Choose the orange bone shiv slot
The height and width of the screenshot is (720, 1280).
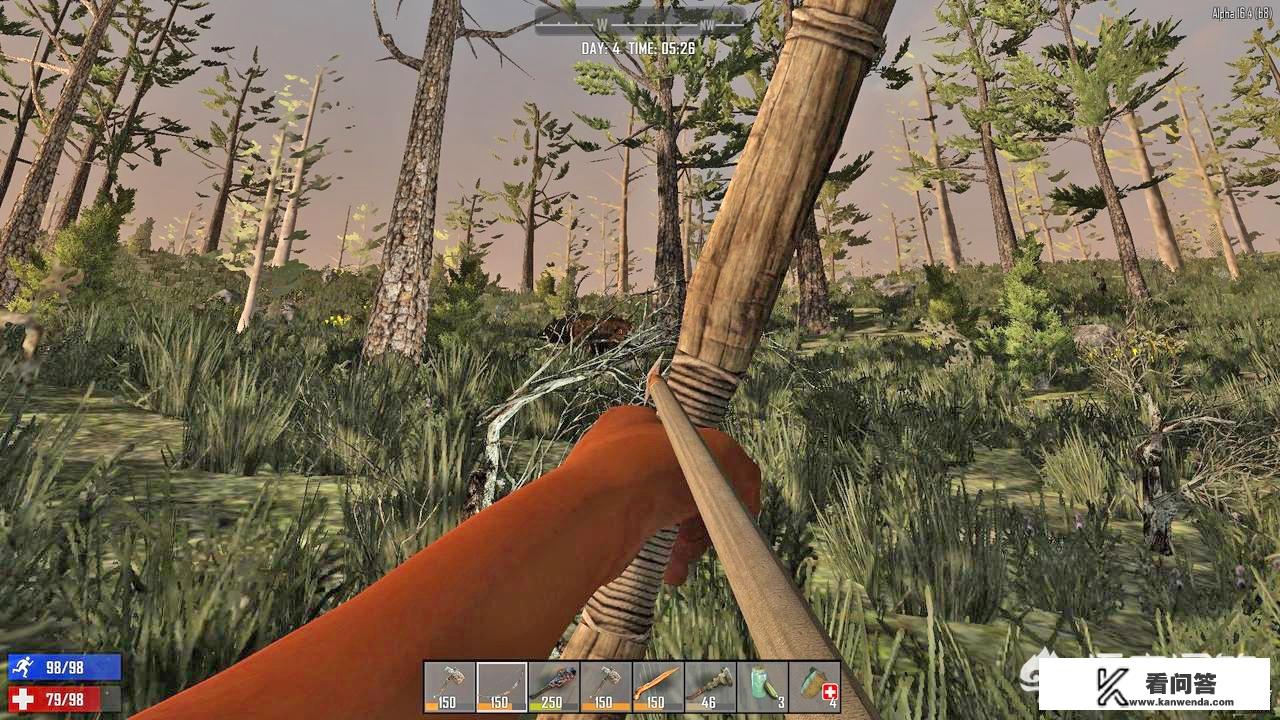pyautogui.click(x=658, y=686)
